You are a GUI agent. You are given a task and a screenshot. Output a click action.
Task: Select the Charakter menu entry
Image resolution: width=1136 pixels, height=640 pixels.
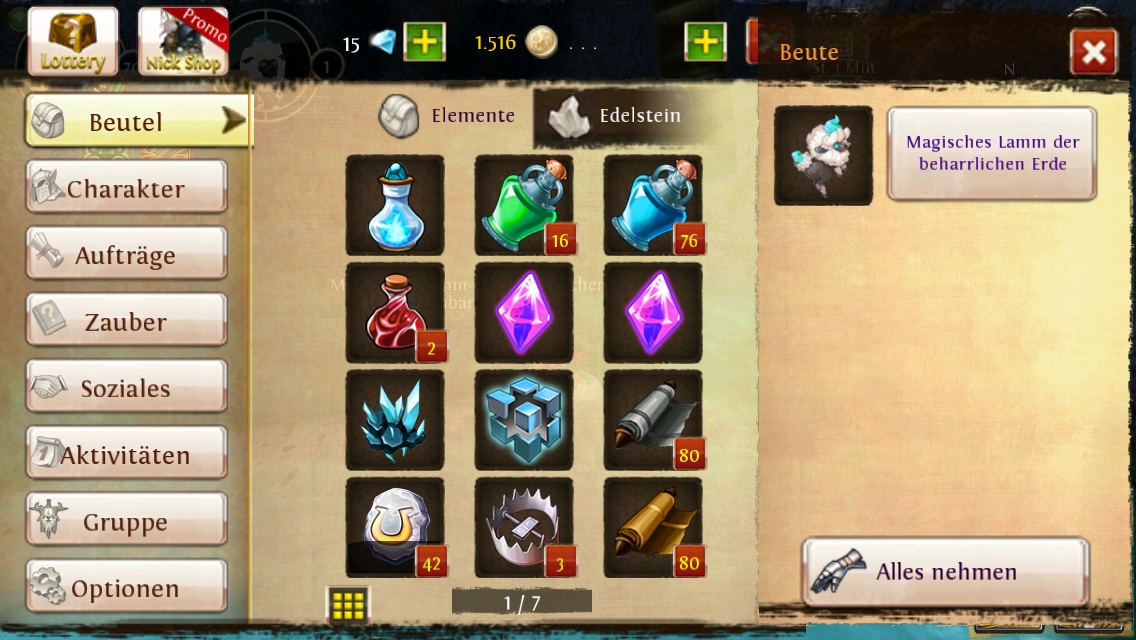(x=127, y=188)
